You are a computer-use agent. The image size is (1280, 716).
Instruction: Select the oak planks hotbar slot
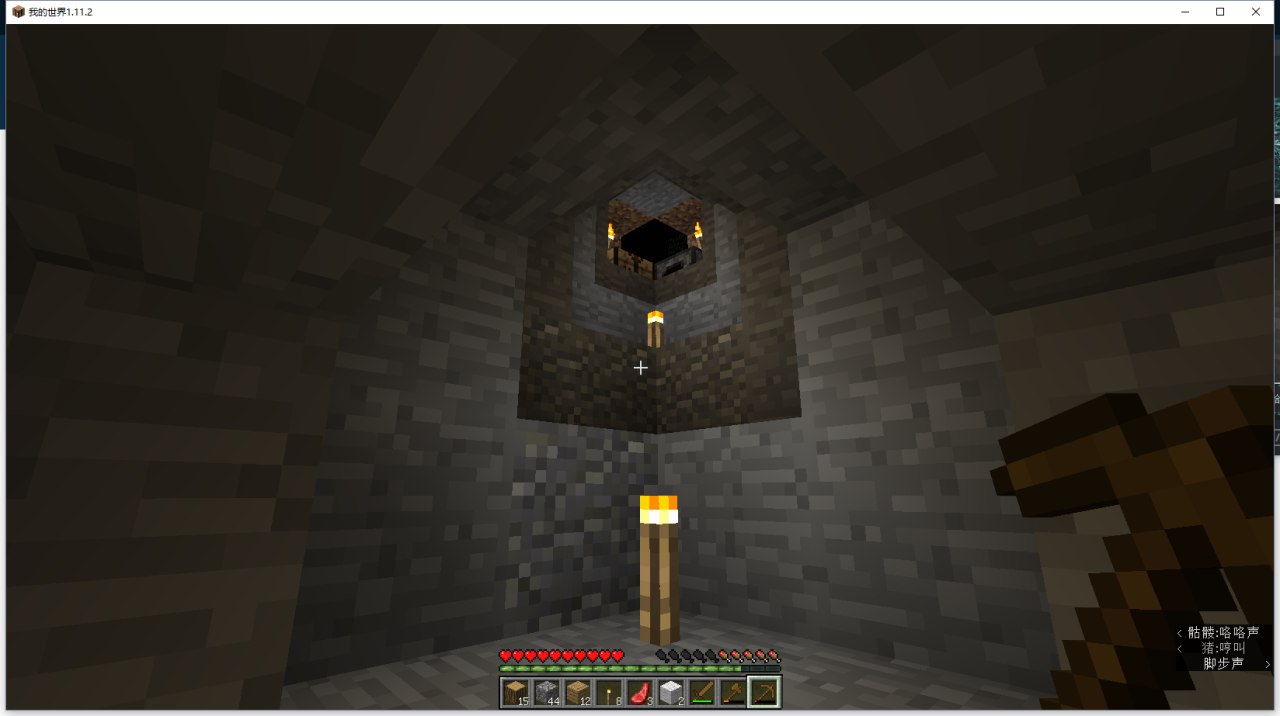point(578,691)
